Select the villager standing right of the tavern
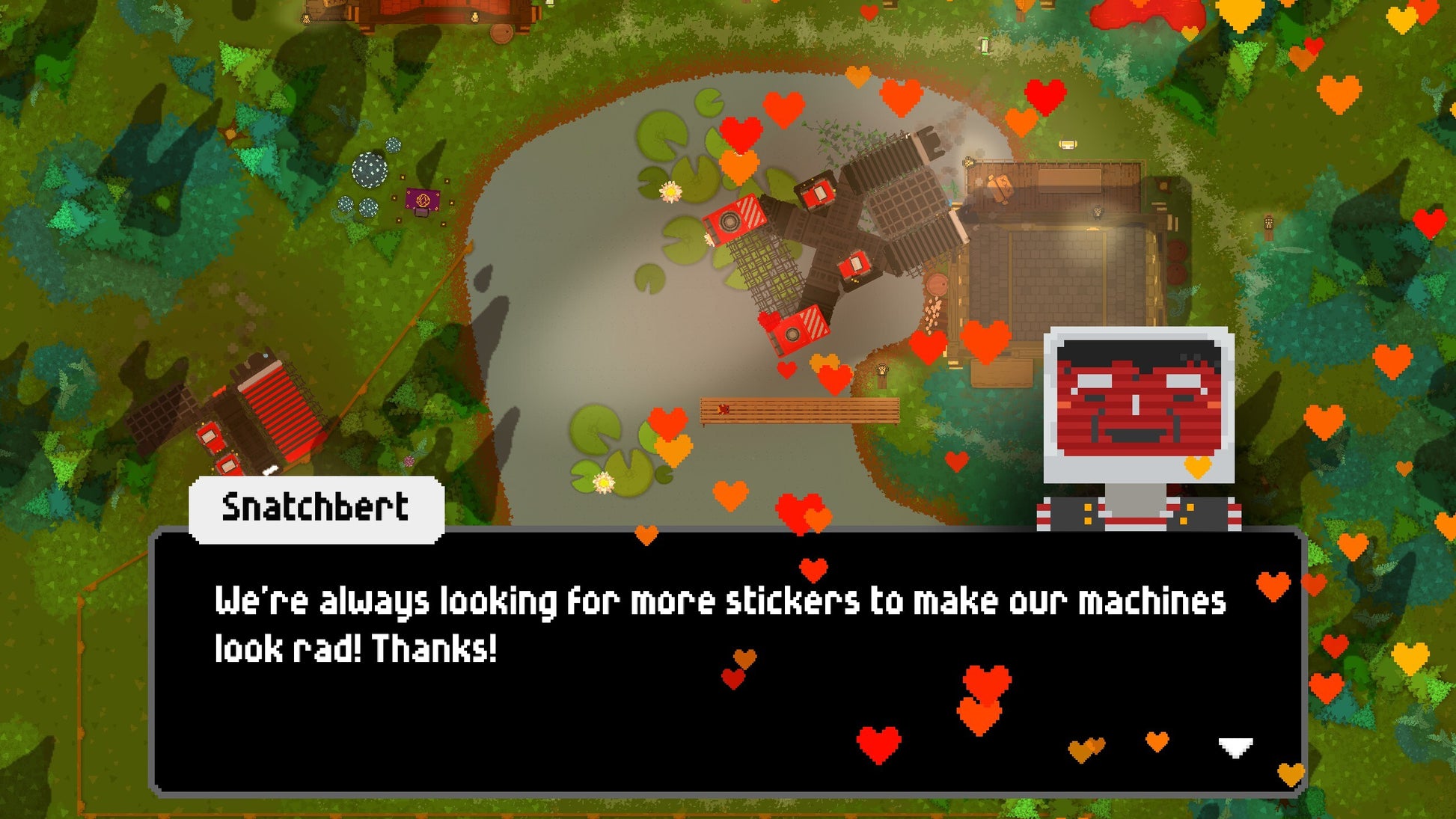Image resolution: width=1456 pixels, height=819 pixels. 1097,212
